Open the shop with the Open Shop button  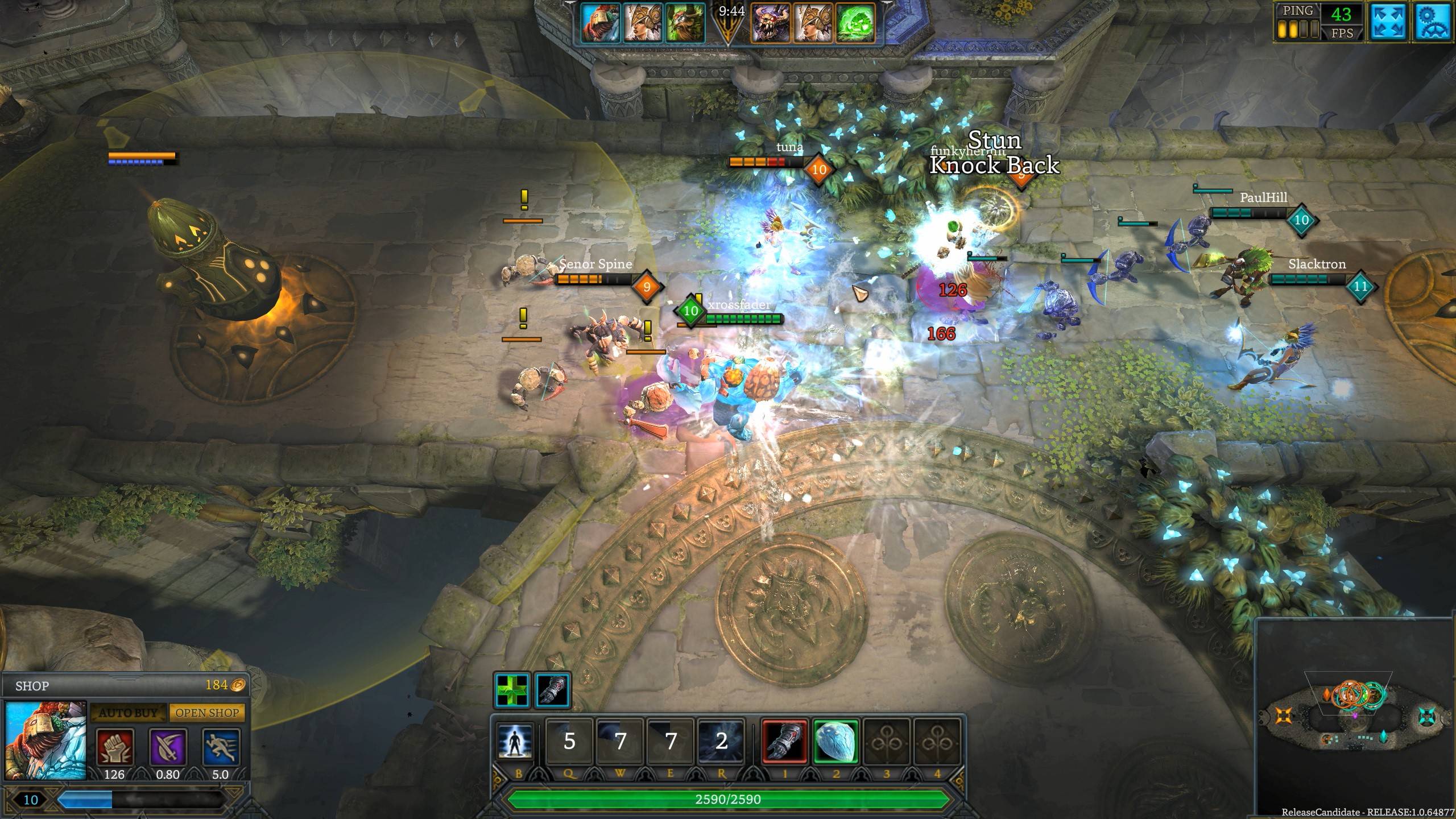[x=207, y=713]
